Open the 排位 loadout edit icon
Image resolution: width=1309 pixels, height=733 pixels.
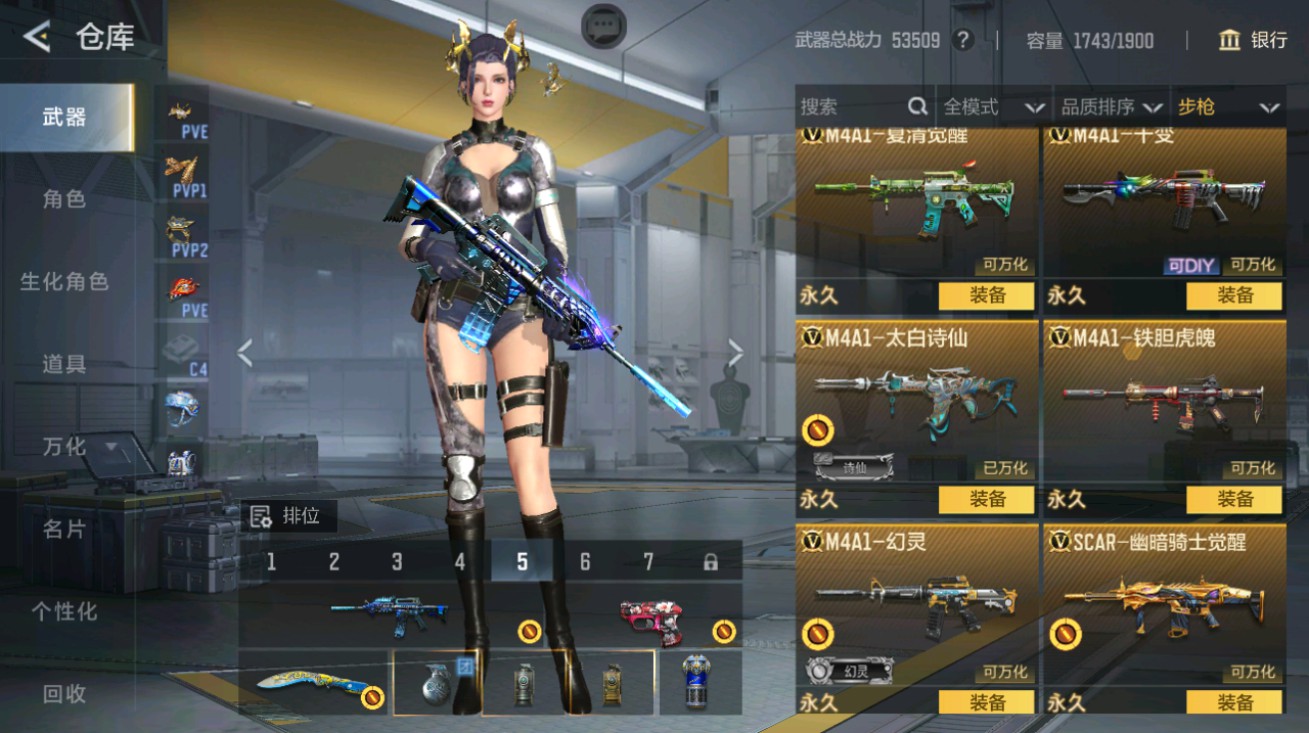tap(262, 517)
